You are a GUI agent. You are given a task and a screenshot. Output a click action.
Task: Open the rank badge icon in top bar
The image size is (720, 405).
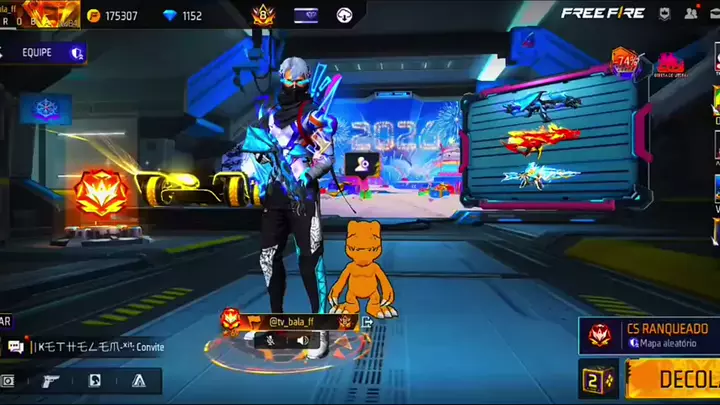coord(264,15)
